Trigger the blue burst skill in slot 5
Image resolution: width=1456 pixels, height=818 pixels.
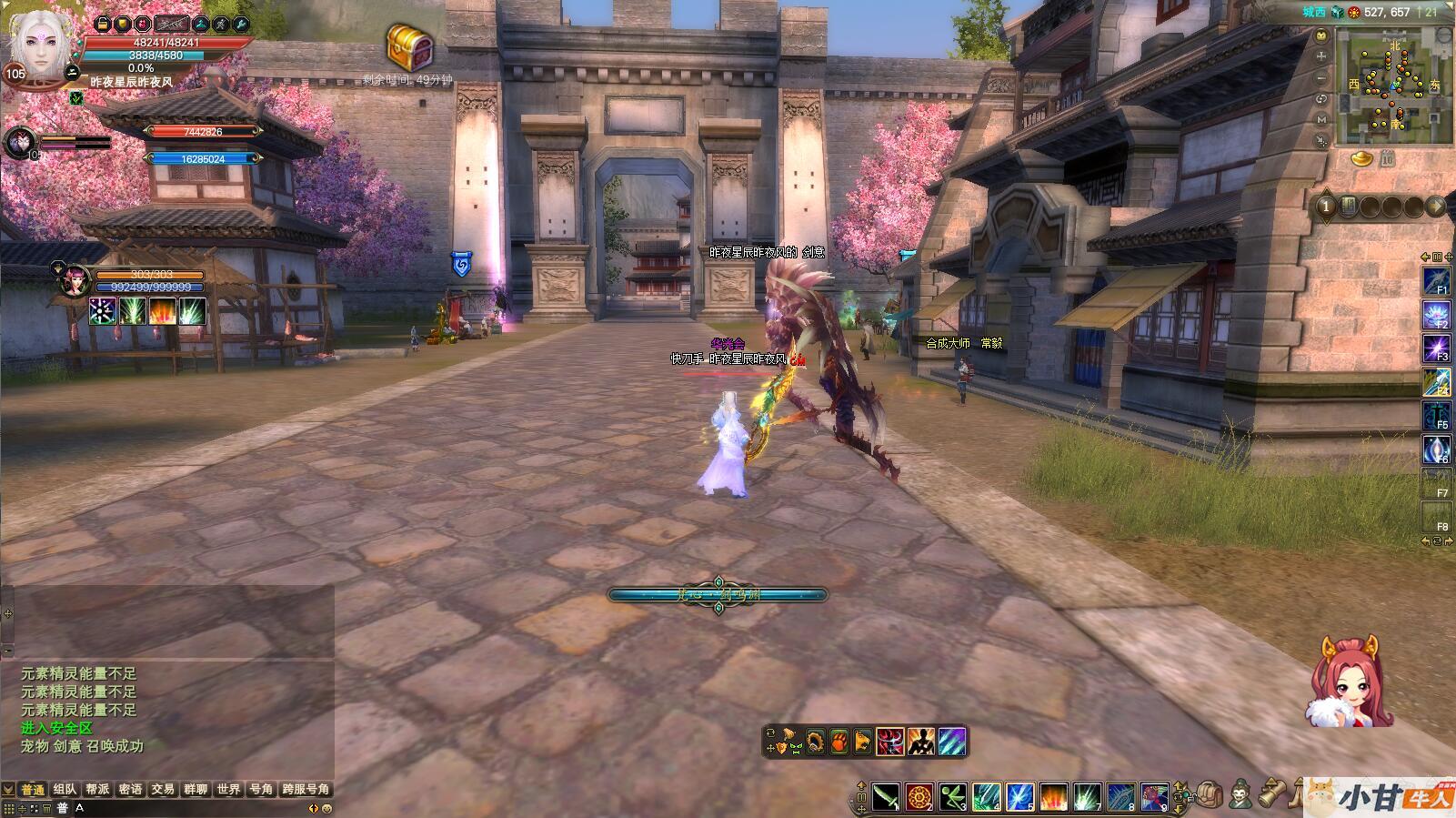1019,797
